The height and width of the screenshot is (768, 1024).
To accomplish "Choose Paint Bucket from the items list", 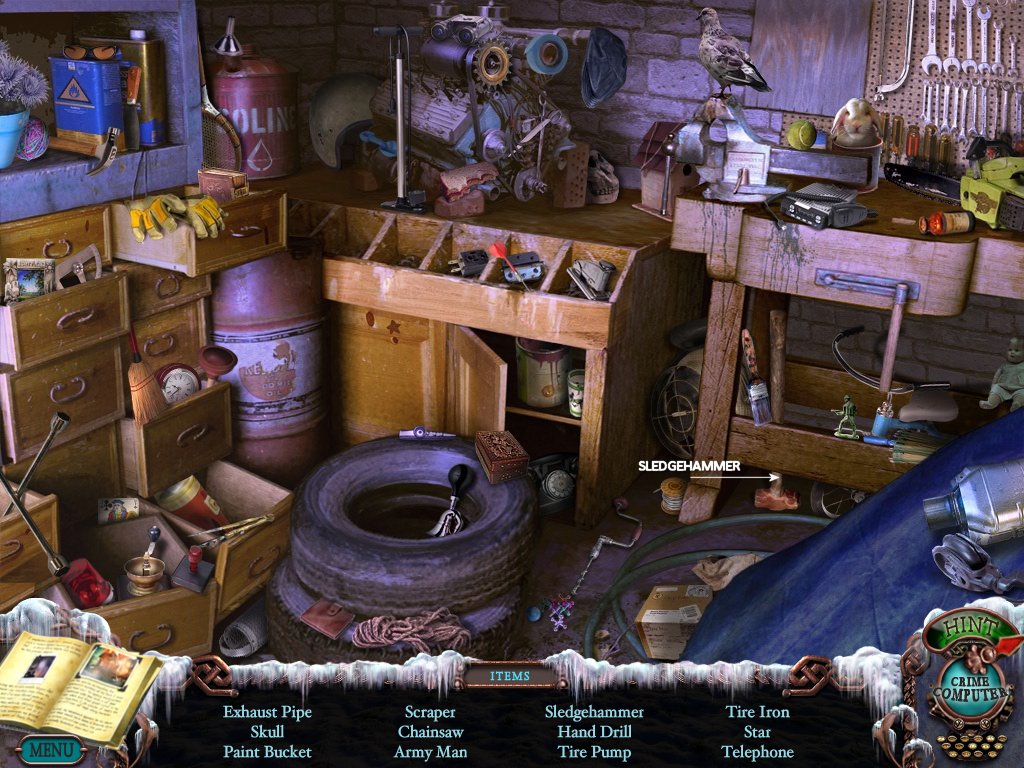I will tap(267, 752).
